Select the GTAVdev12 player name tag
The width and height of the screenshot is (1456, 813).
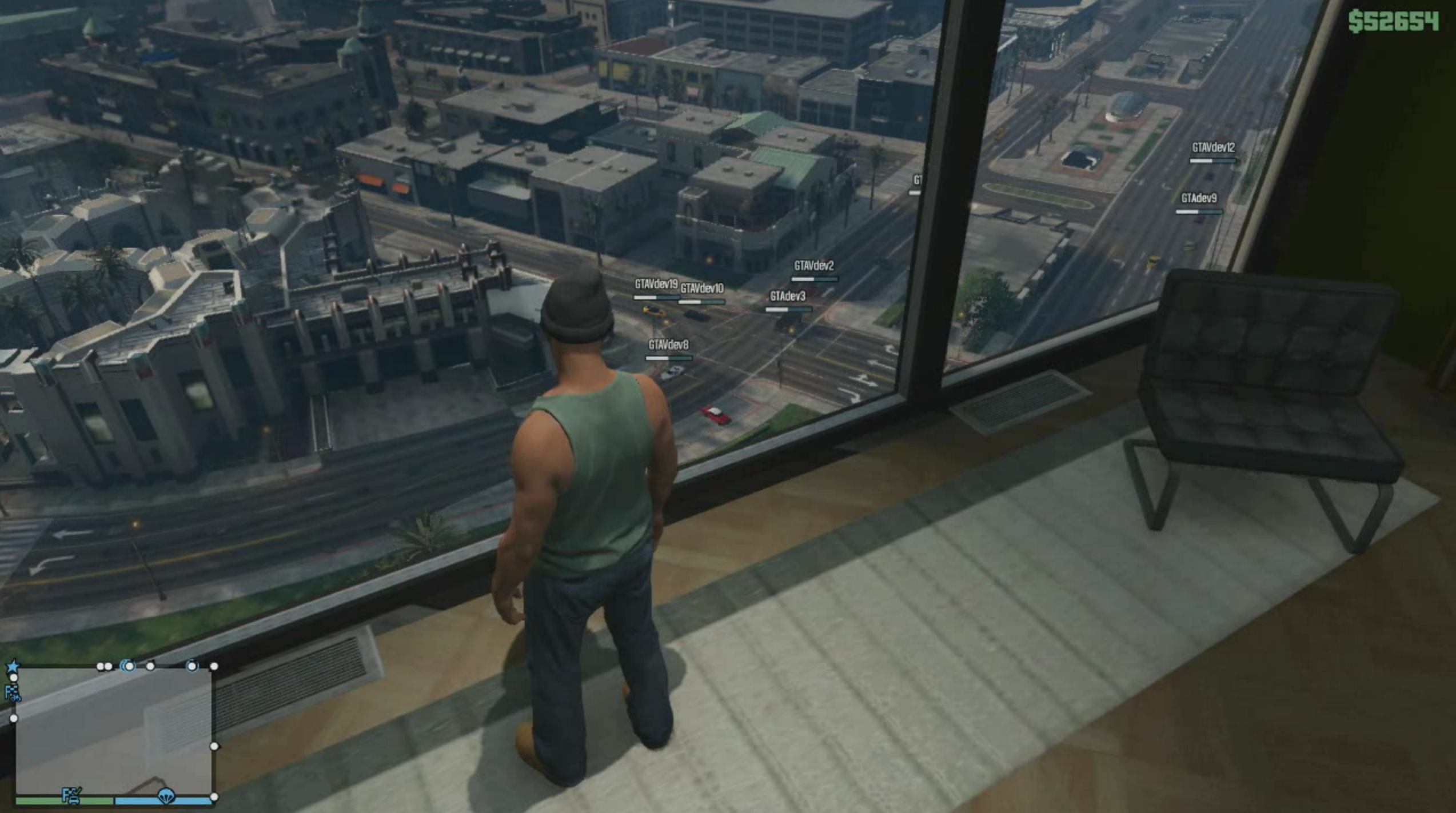coord(1213,148)
